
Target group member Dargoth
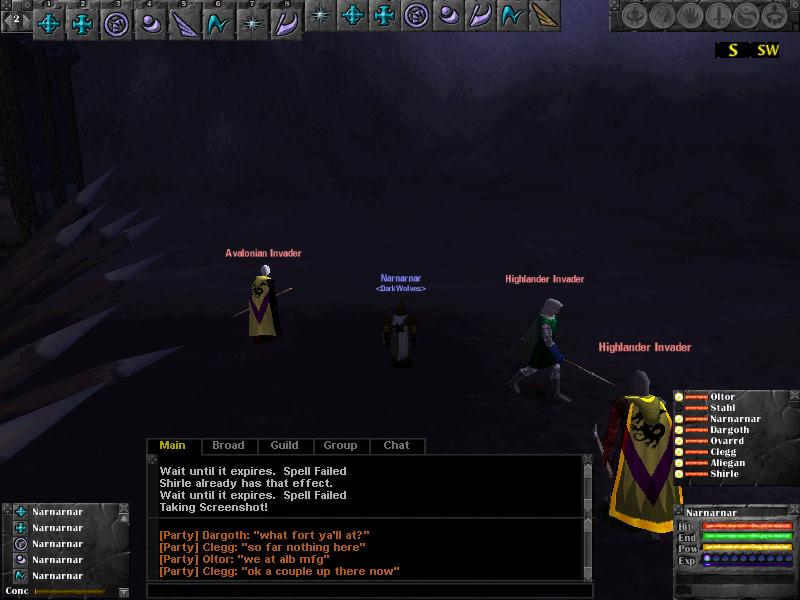[x=729, y=430]
